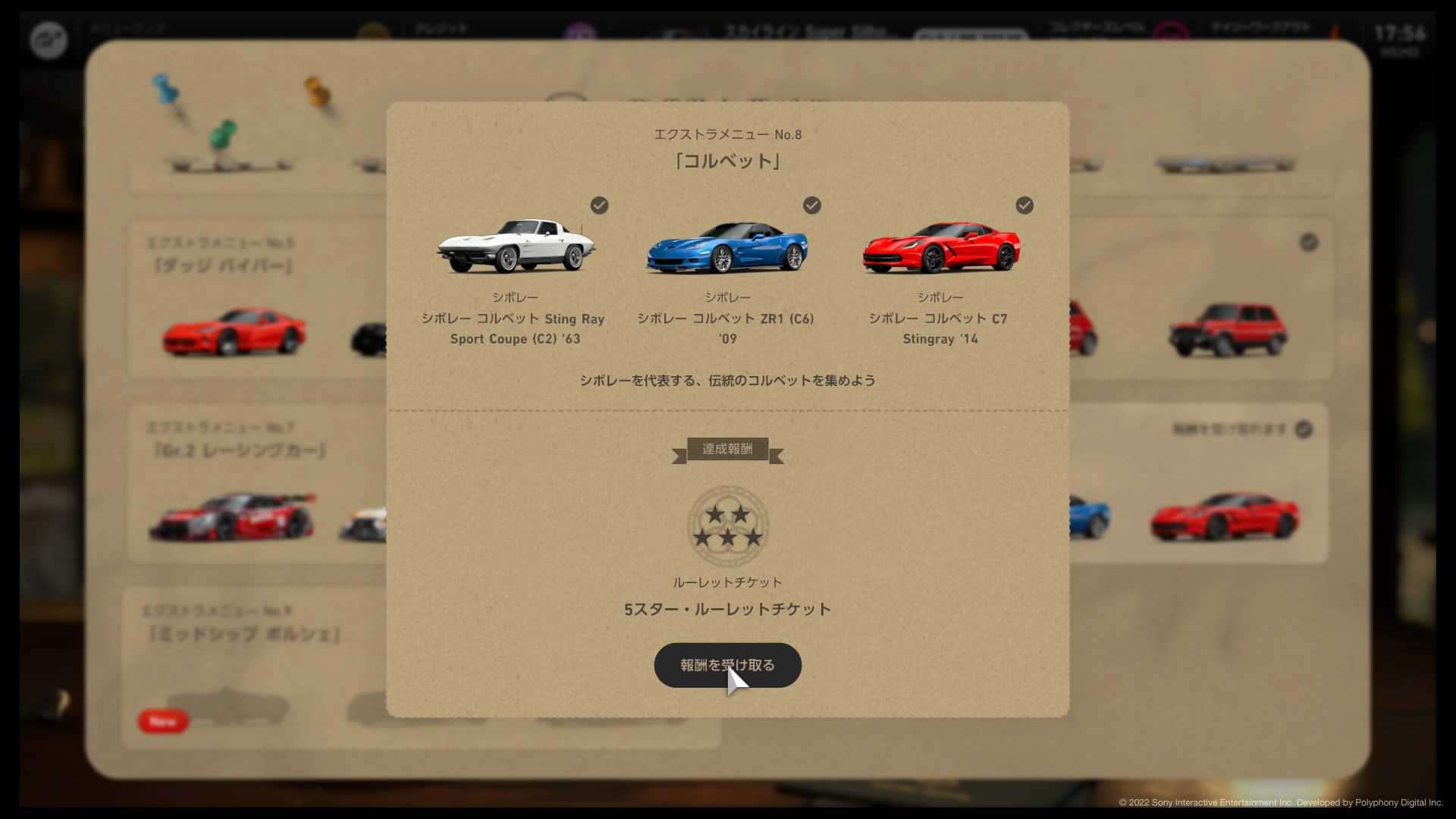Click the GT logo in top-left corner
Screen dimensions: 1456x819
pyautogui.click(x=48, y=39)
